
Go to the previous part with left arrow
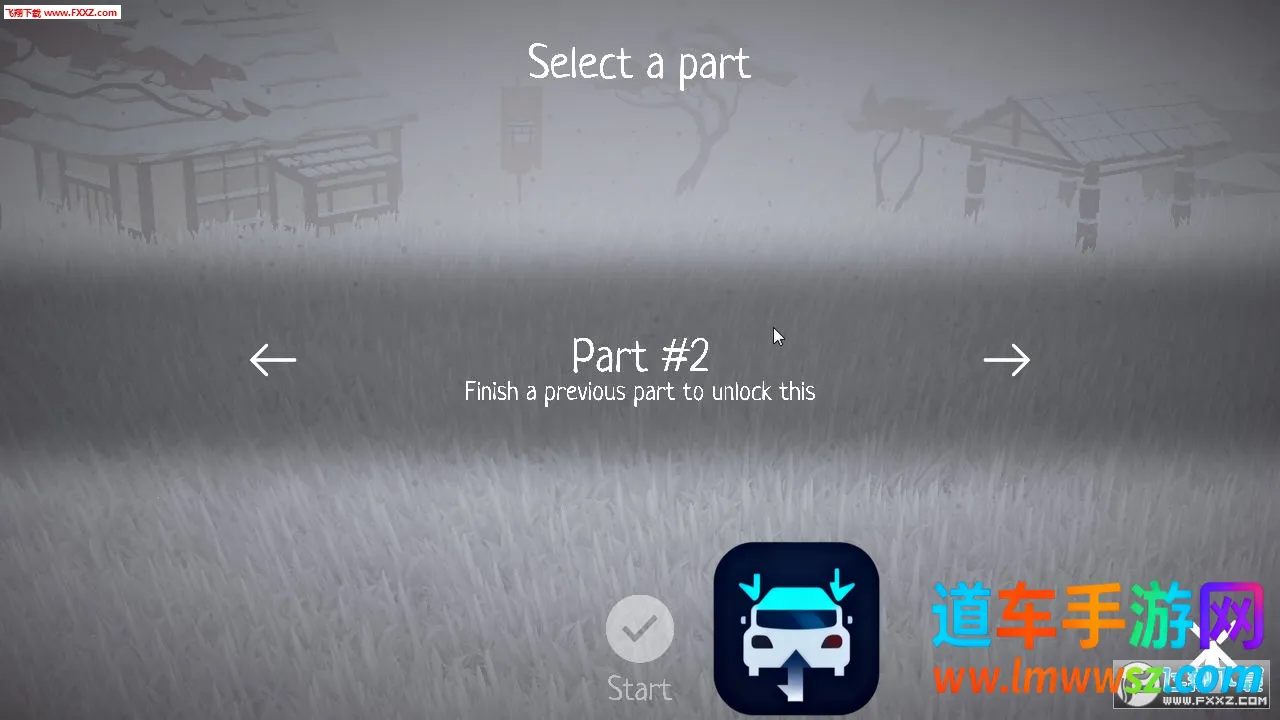[273, 360]
